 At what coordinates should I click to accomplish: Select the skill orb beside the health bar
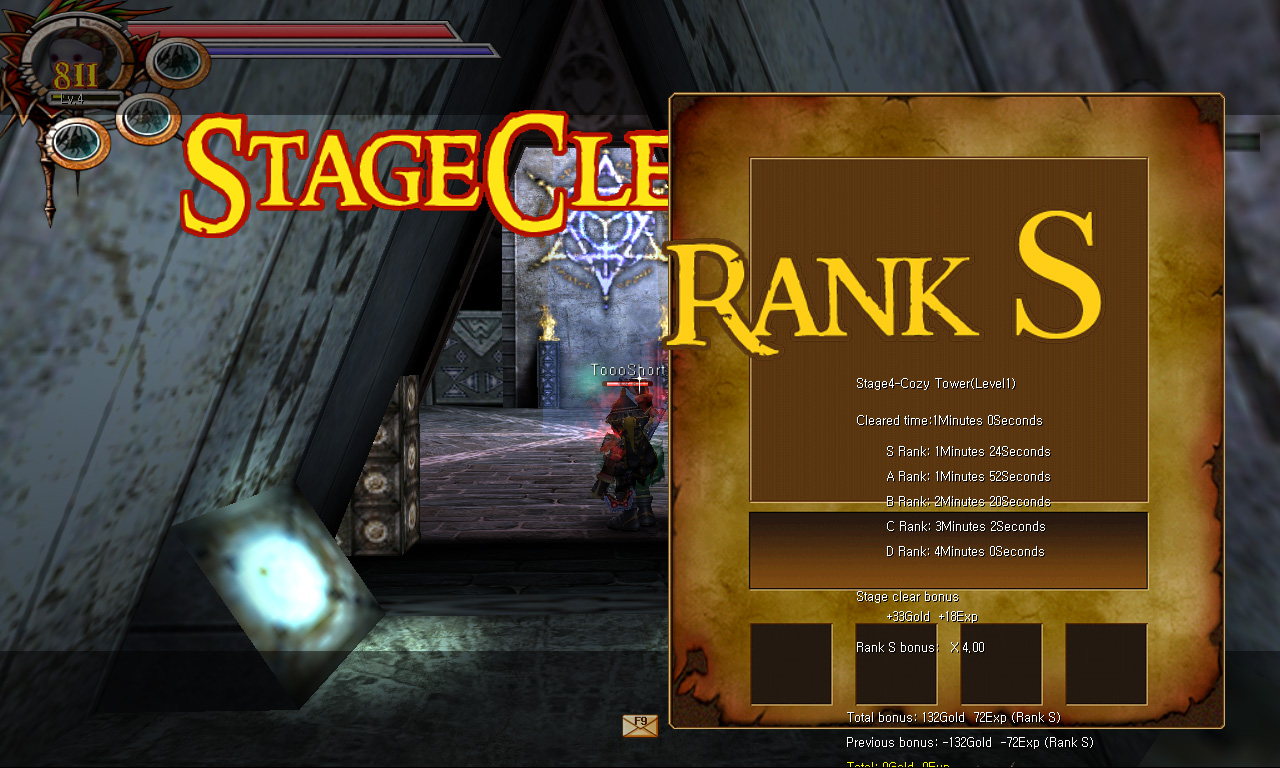pyautogui.click(x=179, y=62)
